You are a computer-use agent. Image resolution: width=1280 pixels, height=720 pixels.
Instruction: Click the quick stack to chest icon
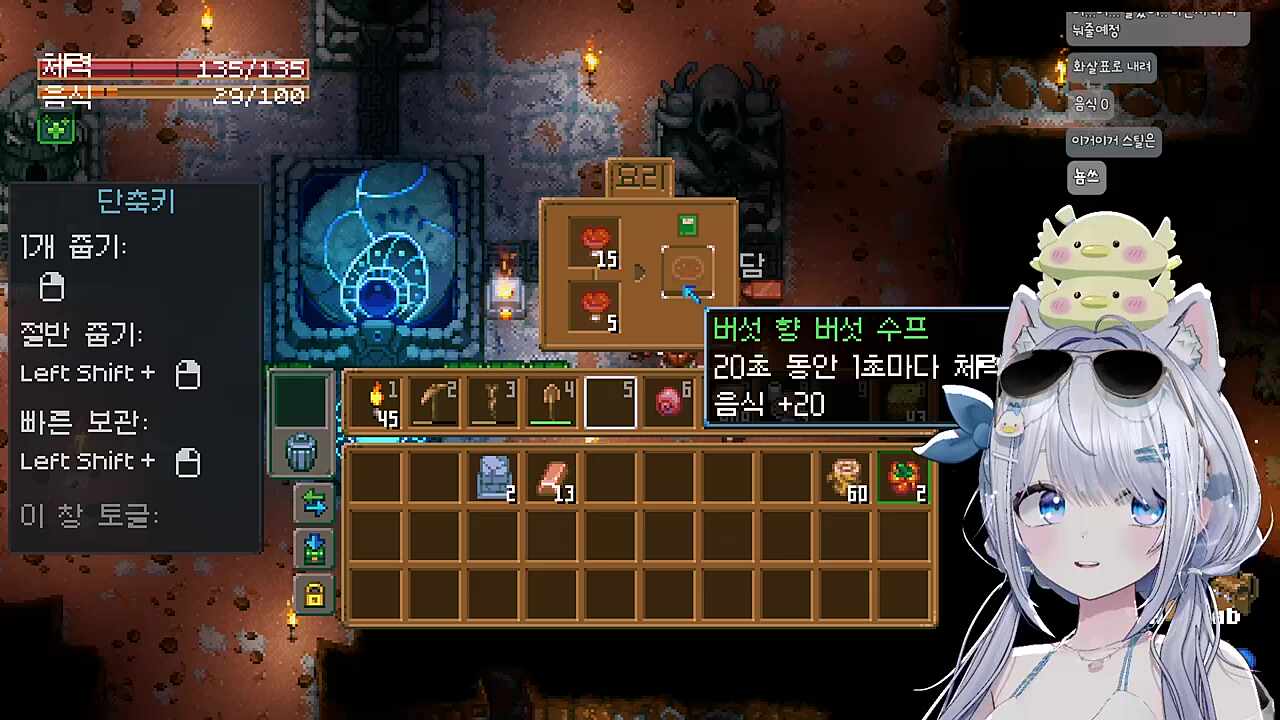(x=312, y=546)
